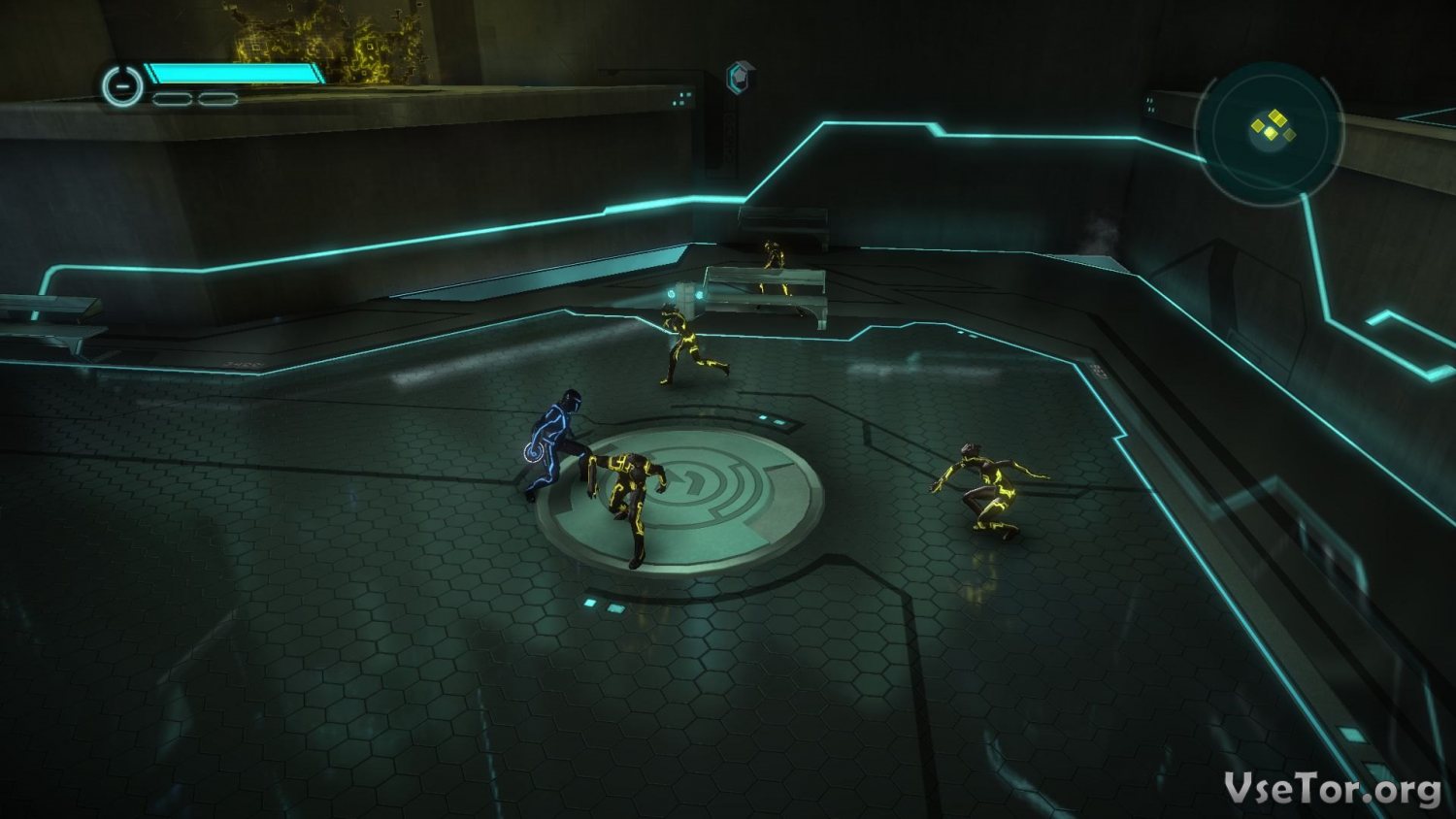This screenshot has height=819, width=1456.
Task: Select the identity disc icon beside health bar
Action: point(122,86)
